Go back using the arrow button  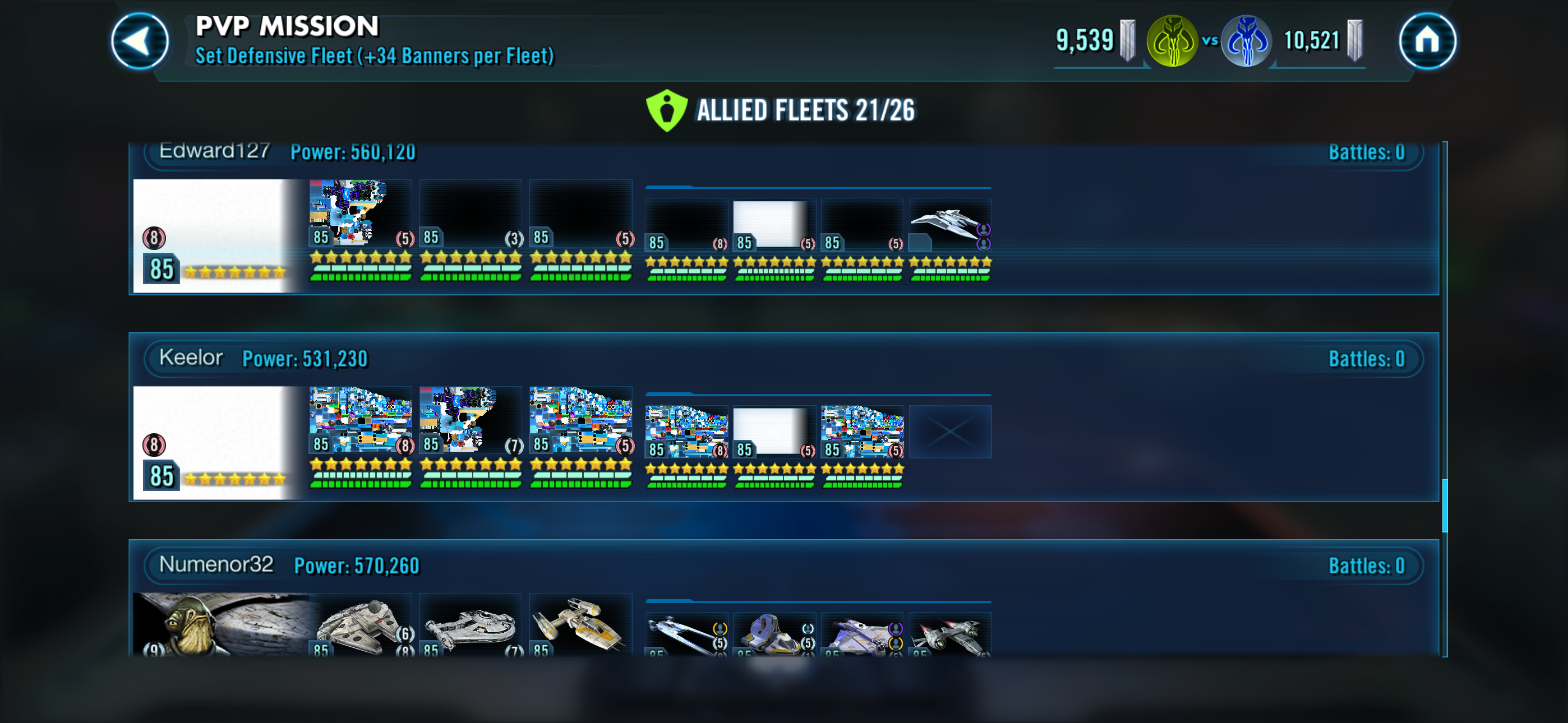[x=140, y=41]
